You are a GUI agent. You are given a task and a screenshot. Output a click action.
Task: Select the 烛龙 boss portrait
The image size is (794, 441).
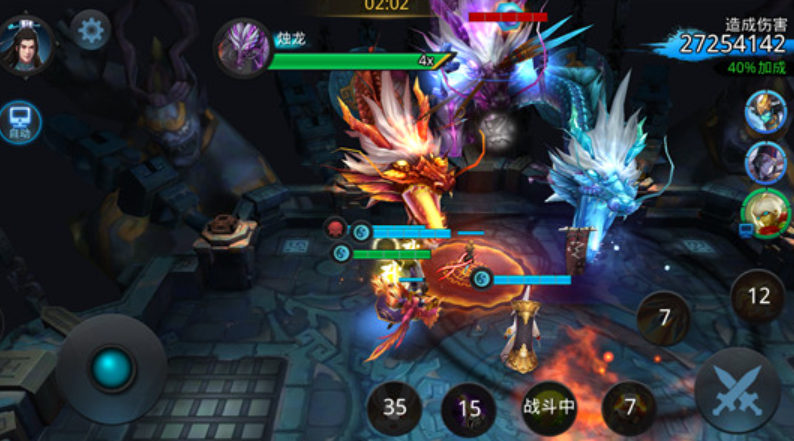click(241, 46)
